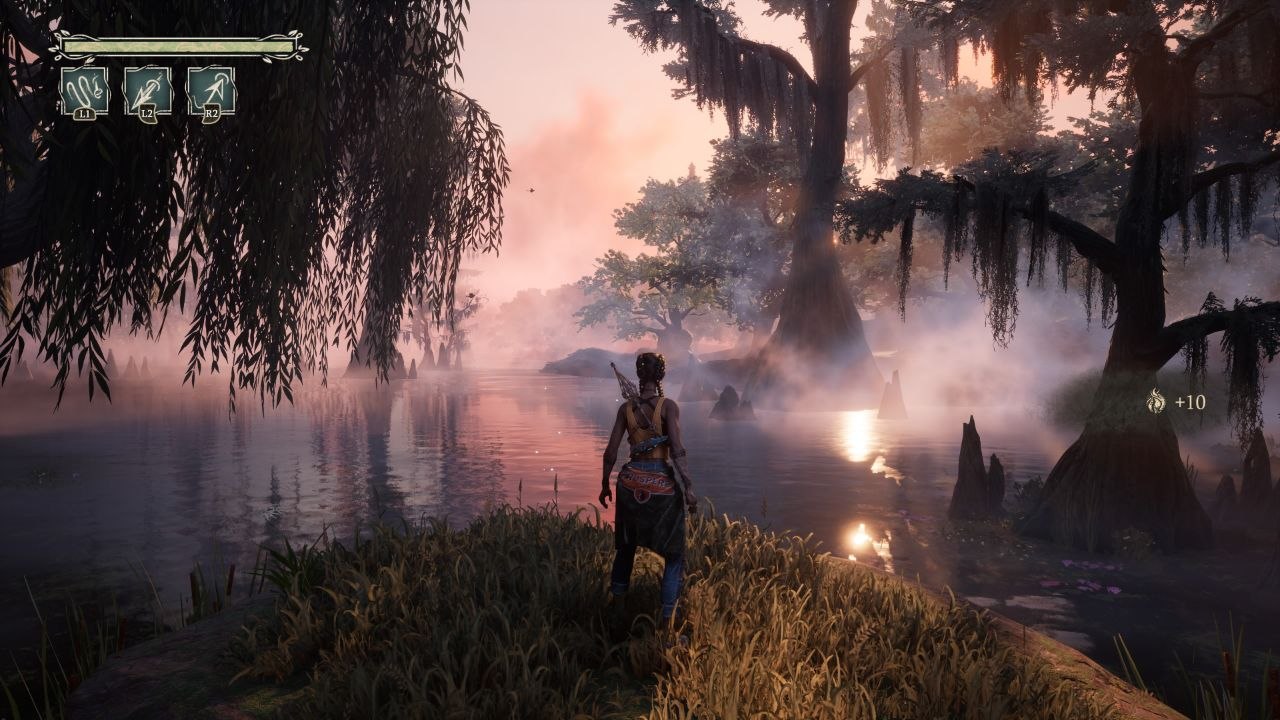Activate the wavy squiggle ability icon

[x=84, y=91]
